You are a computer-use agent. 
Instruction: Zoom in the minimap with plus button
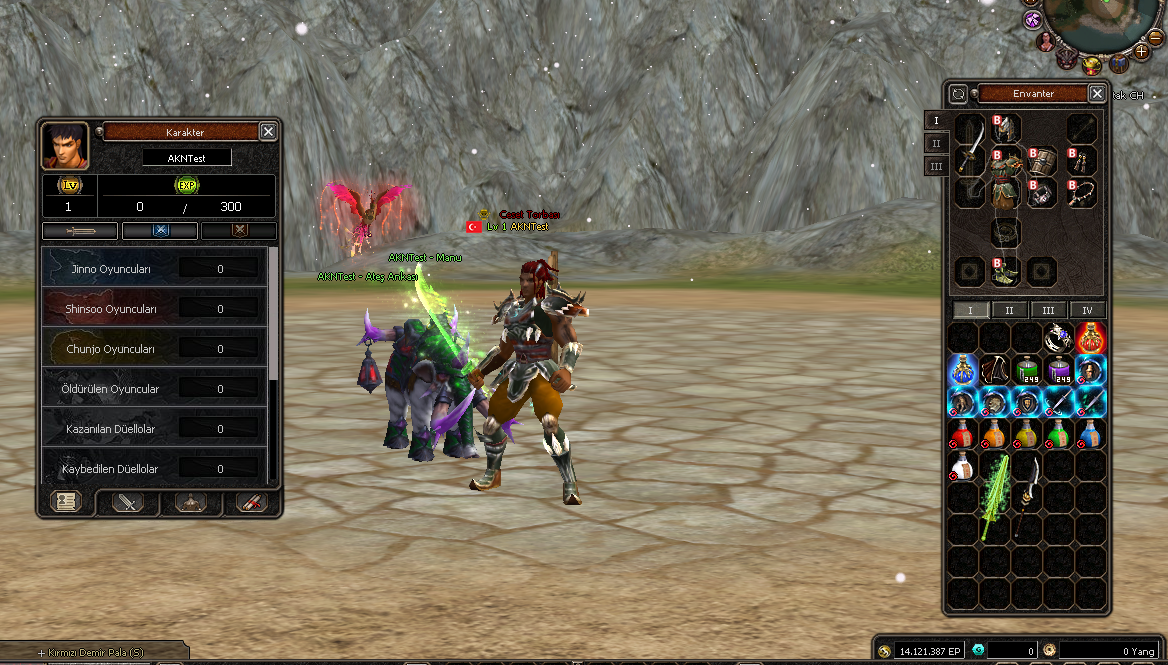[x=1142, y=50]
